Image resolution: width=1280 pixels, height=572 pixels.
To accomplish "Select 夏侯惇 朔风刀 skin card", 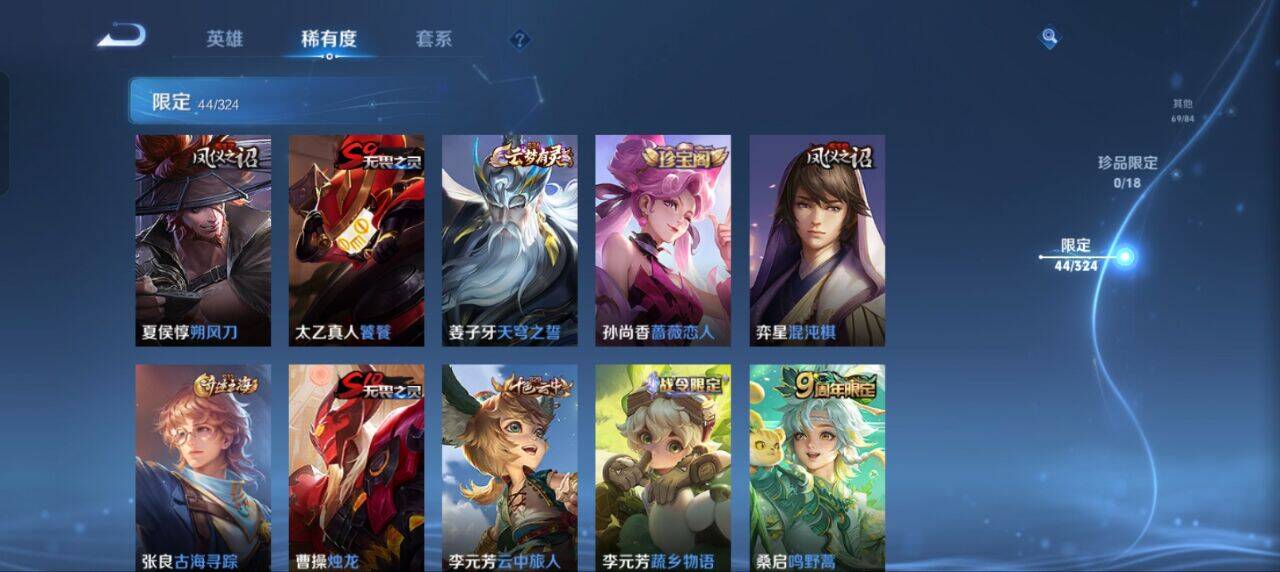I will (203, 240).
